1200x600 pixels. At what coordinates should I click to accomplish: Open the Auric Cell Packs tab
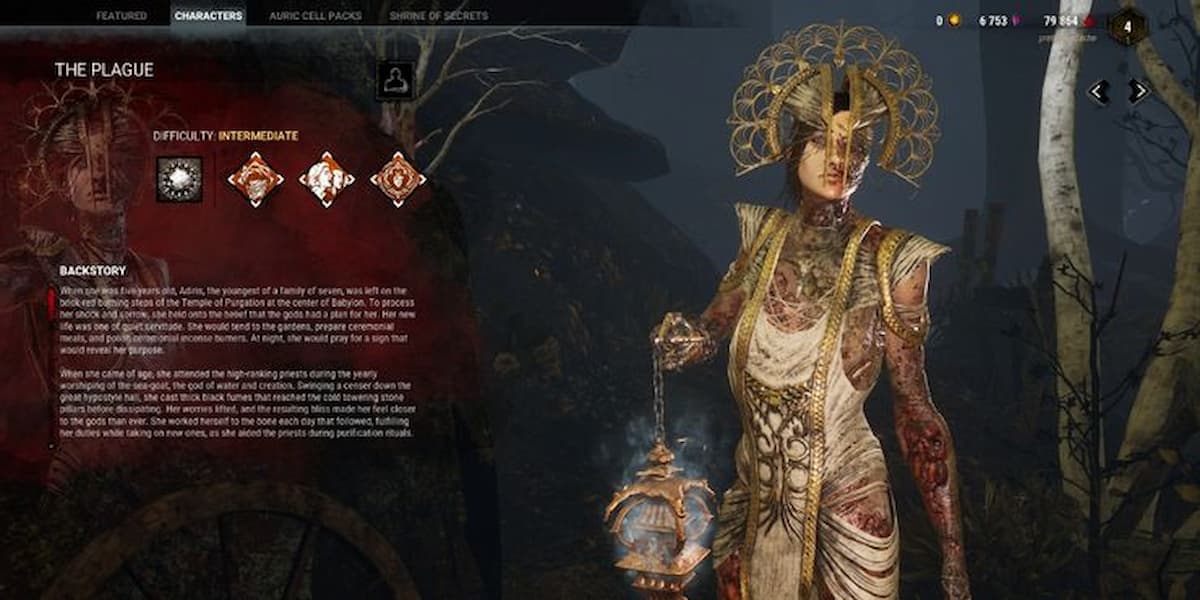[x=314, y=16]
